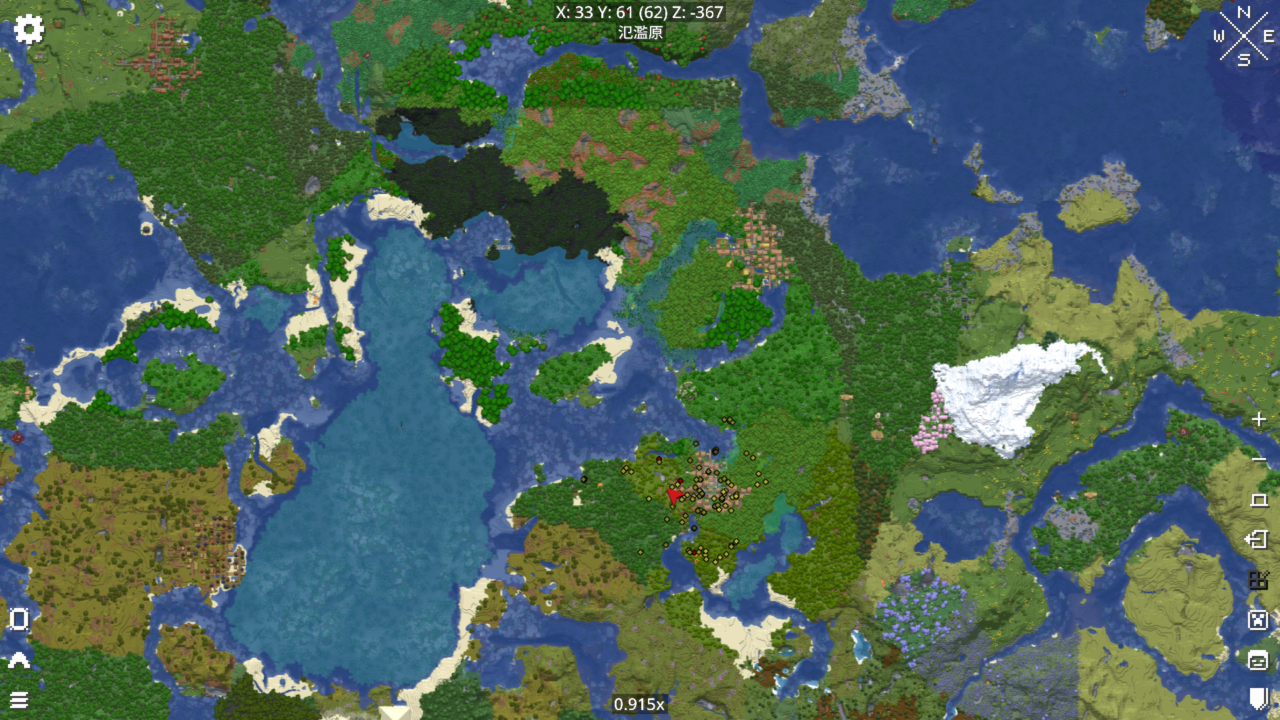This screenshot has height=720, width=1280.
Task: Open the hamburger menu at bottom left
Action: (x=20, y=701)
